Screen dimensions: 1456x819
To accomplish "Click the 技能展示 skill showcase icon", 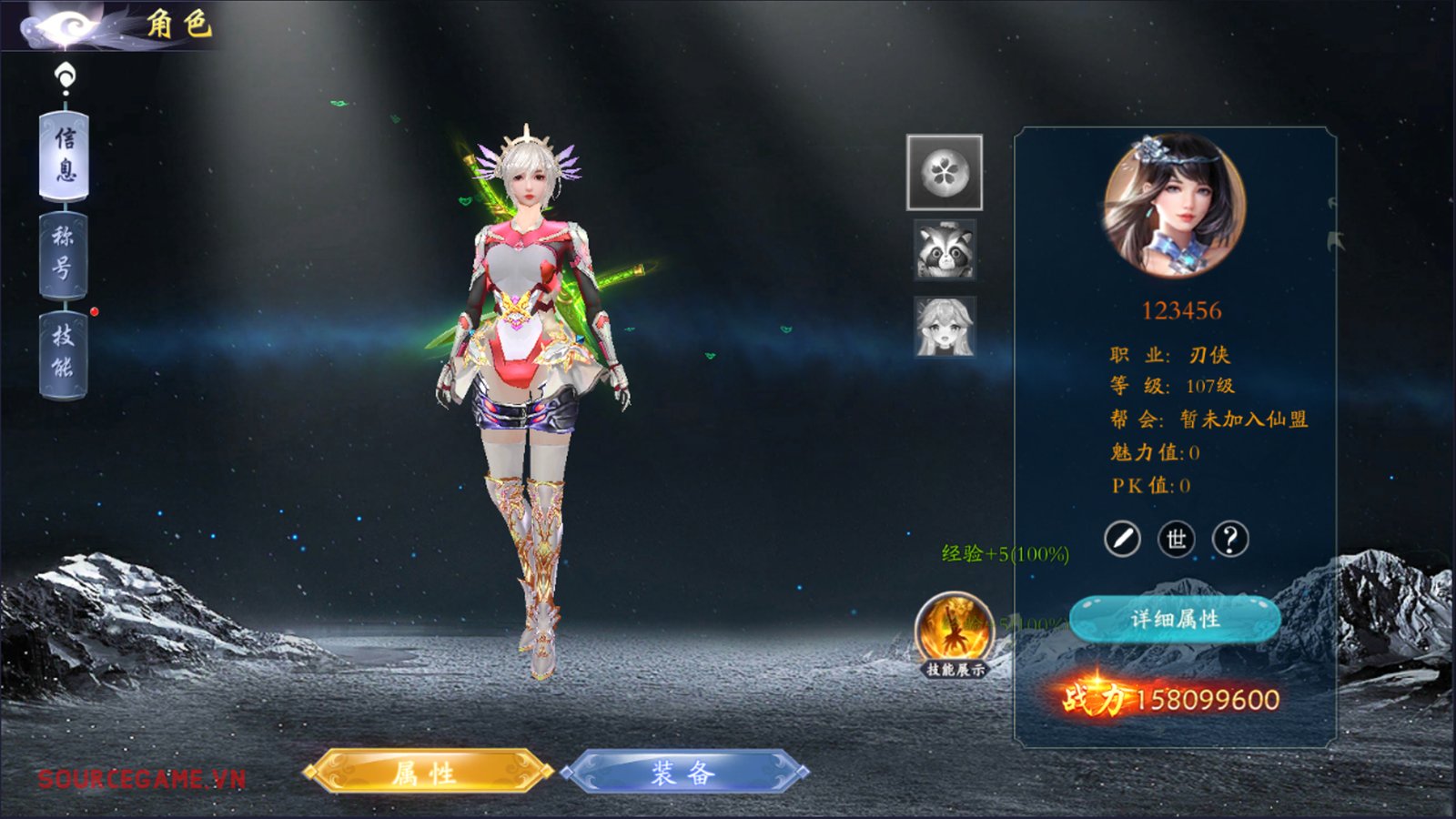I will 954,631.
